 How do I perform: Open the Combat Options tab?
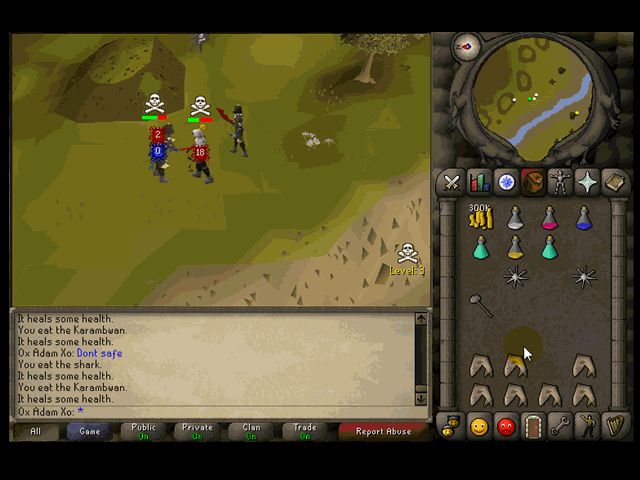pos(452,182)
